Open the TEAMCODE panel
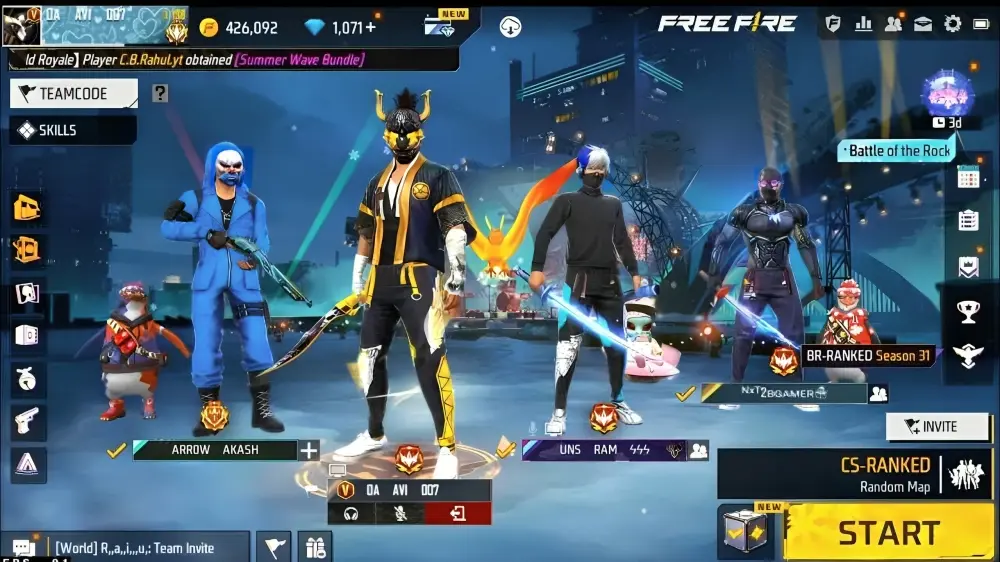The image size is (1000, 562). 73,94
